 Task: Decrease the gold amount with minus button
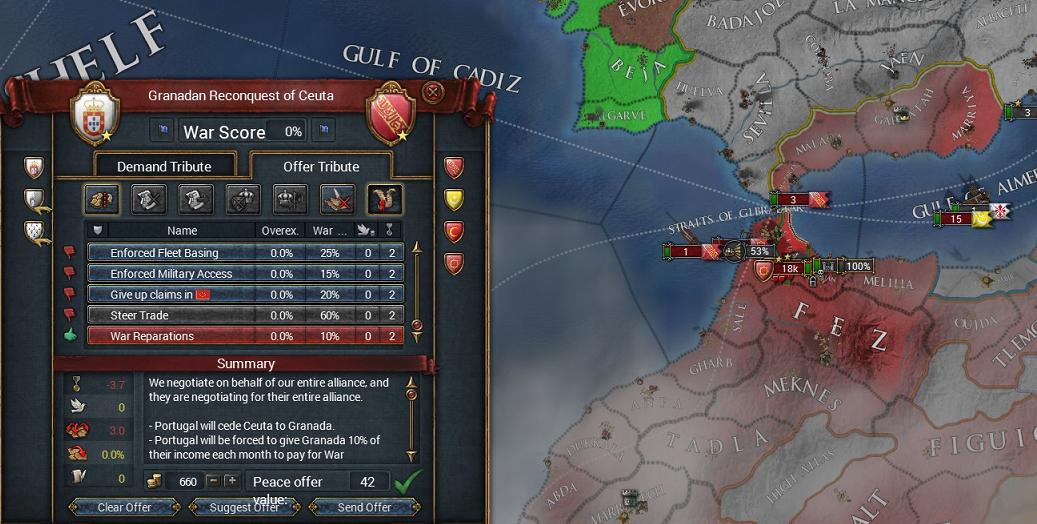[x=212, y=481]
